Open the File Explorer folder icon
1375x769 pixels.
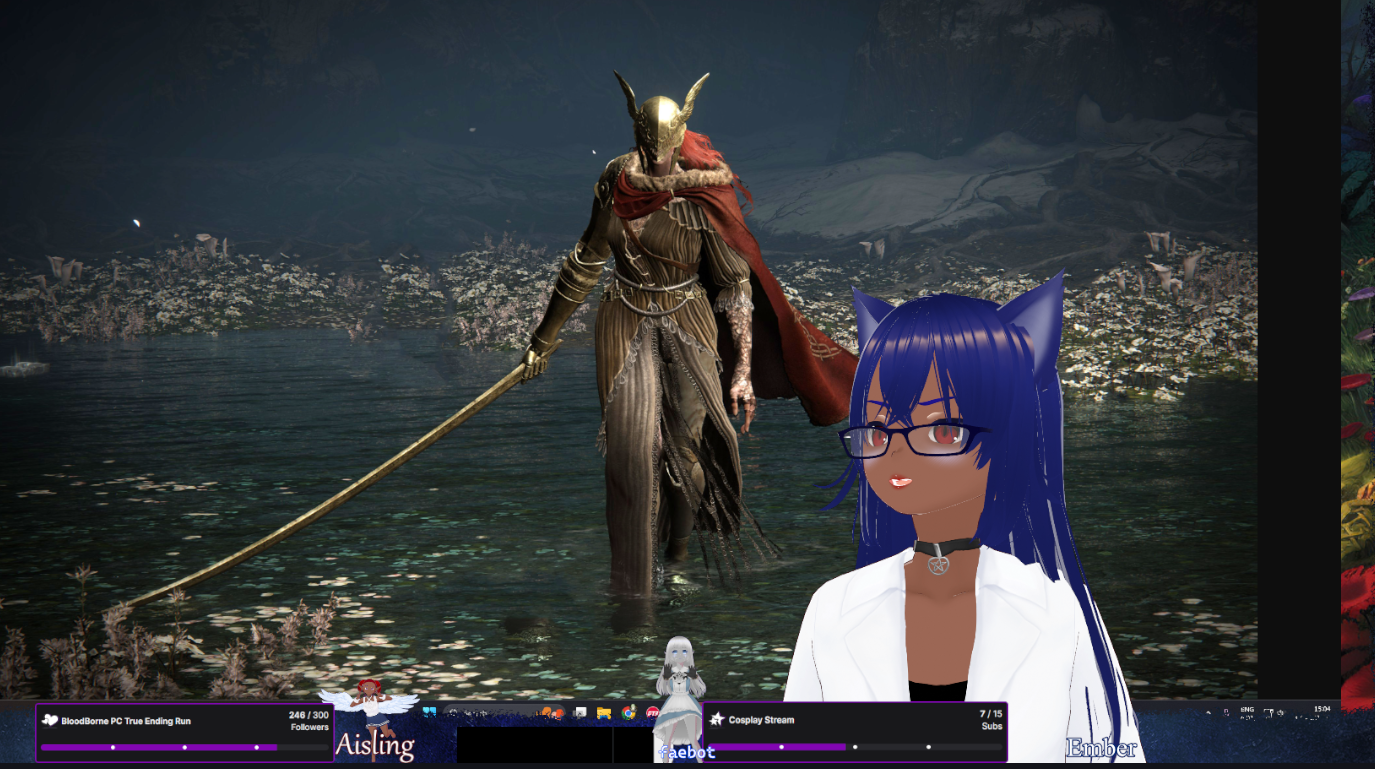[x=604, y=713]
